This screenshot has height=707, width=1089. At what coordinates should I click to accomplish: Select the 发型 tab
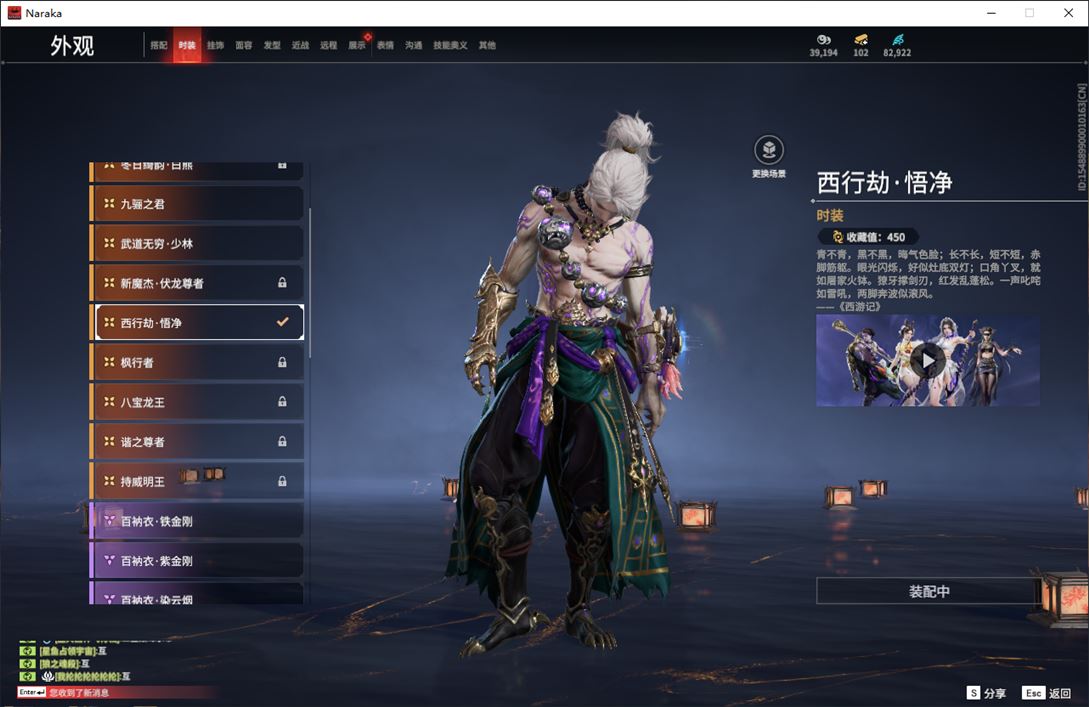tap(272, 46)
